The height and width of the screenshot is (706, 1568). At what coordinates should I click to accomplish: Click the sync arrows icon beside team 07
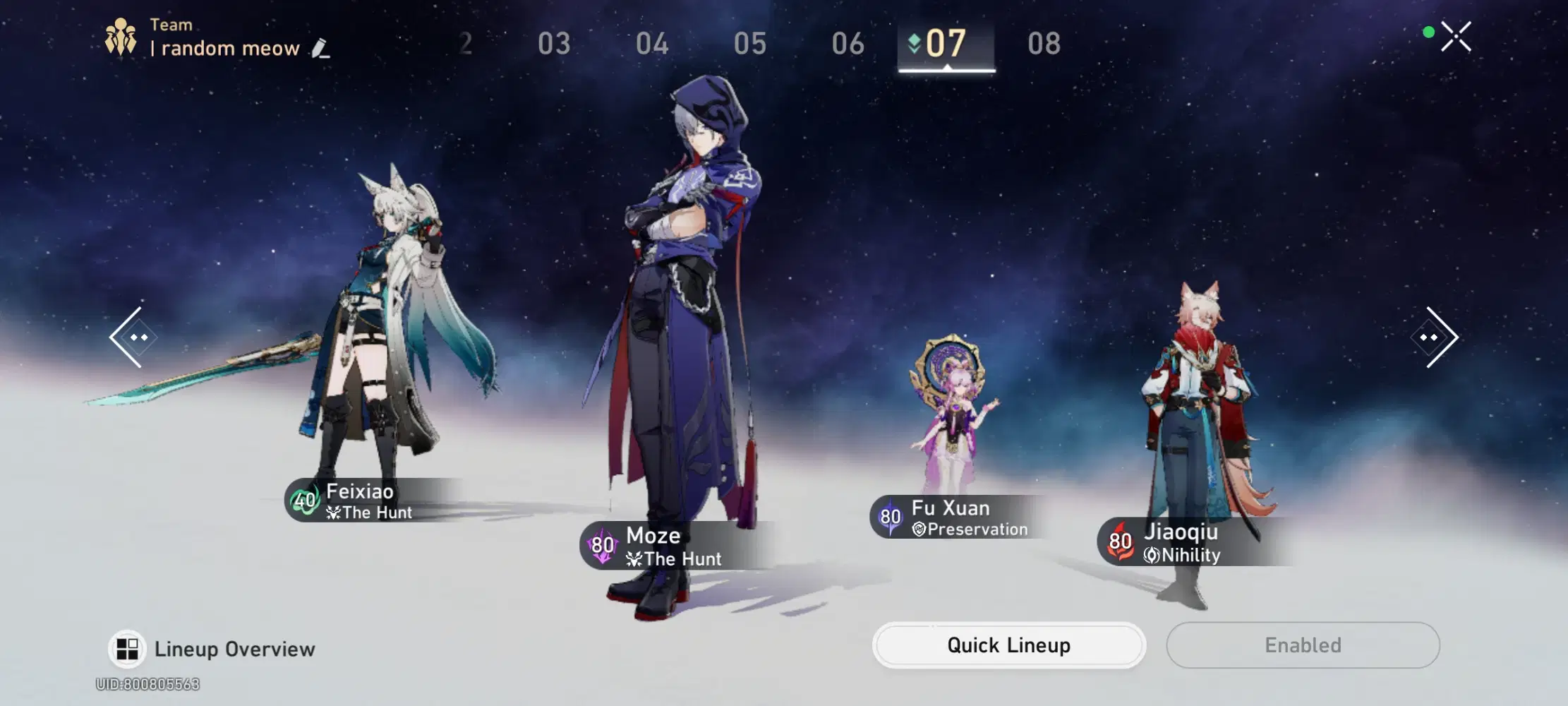[913, 43]
